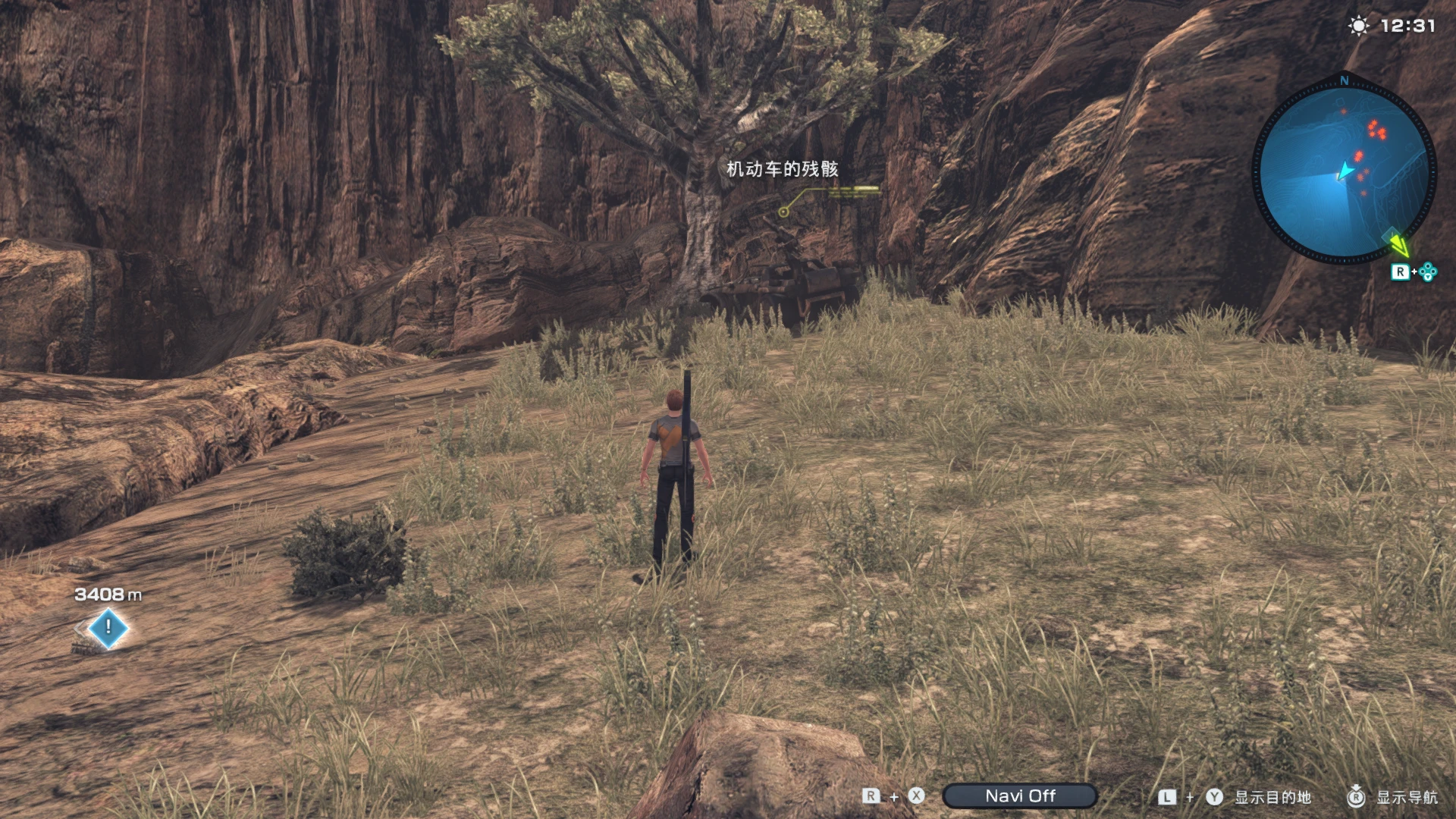Open the 12:31 time display
Screen dimensions: 1456x819
tap(1407, 24)
